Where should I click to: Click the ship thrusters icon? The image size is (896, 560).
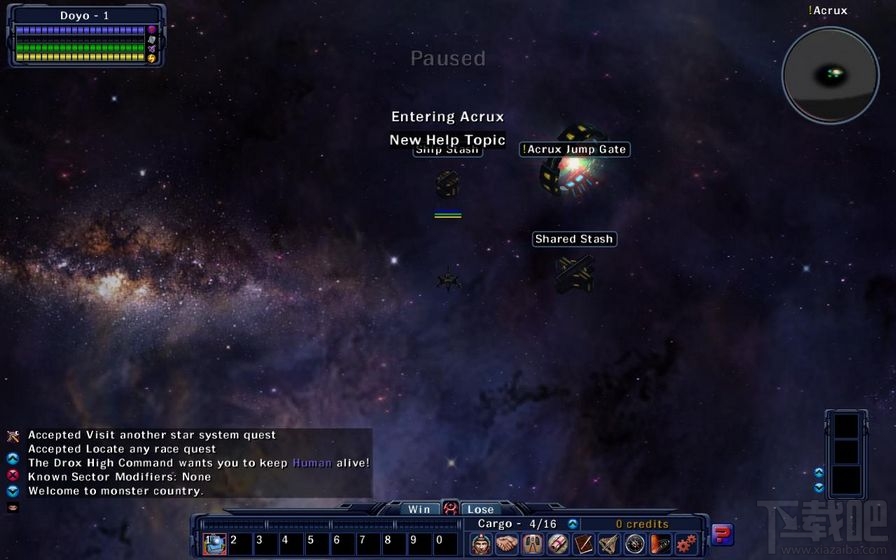[x=532, y=543]
